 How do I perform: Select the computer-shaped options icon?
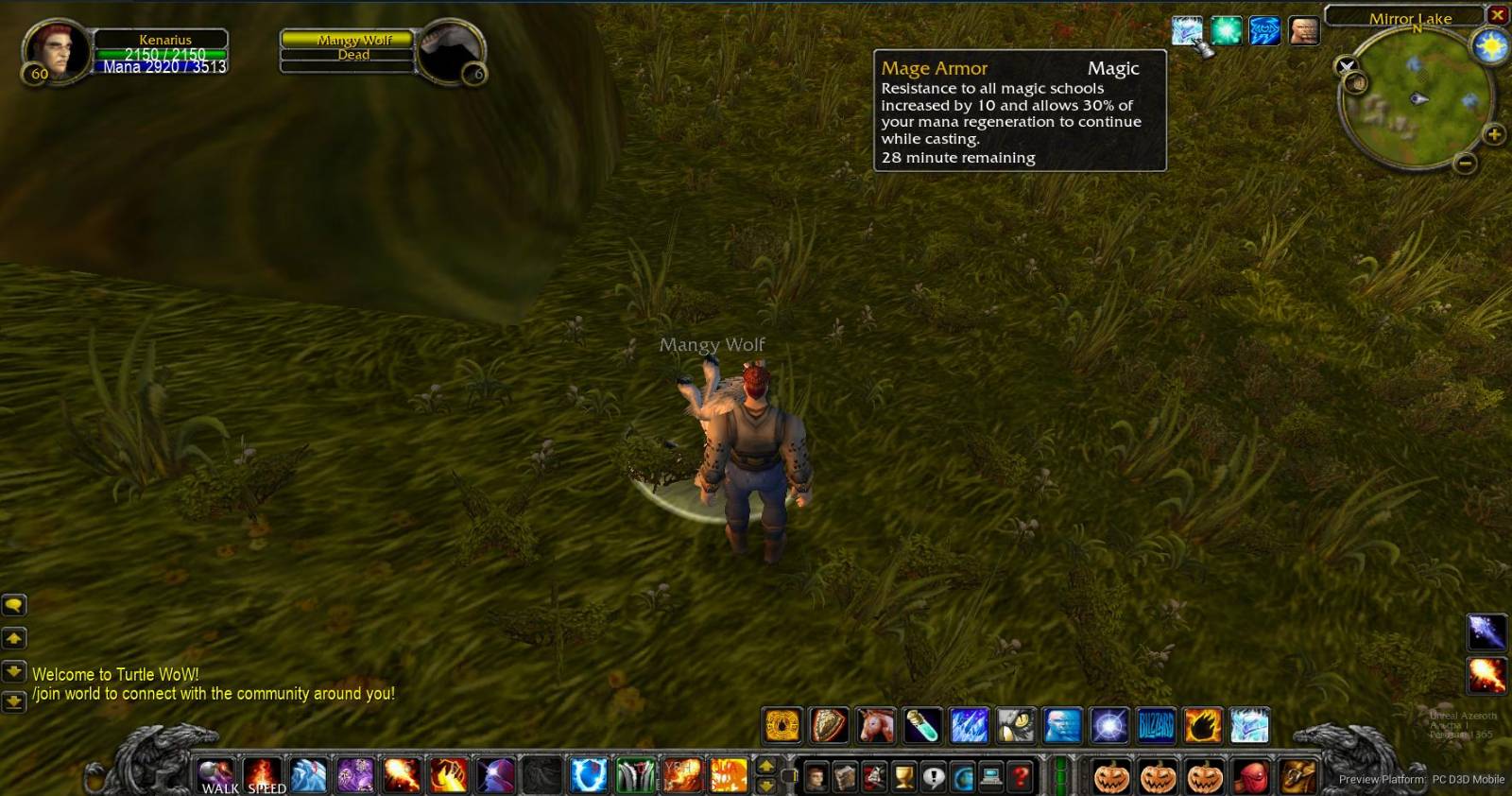[x=990, y=776]
